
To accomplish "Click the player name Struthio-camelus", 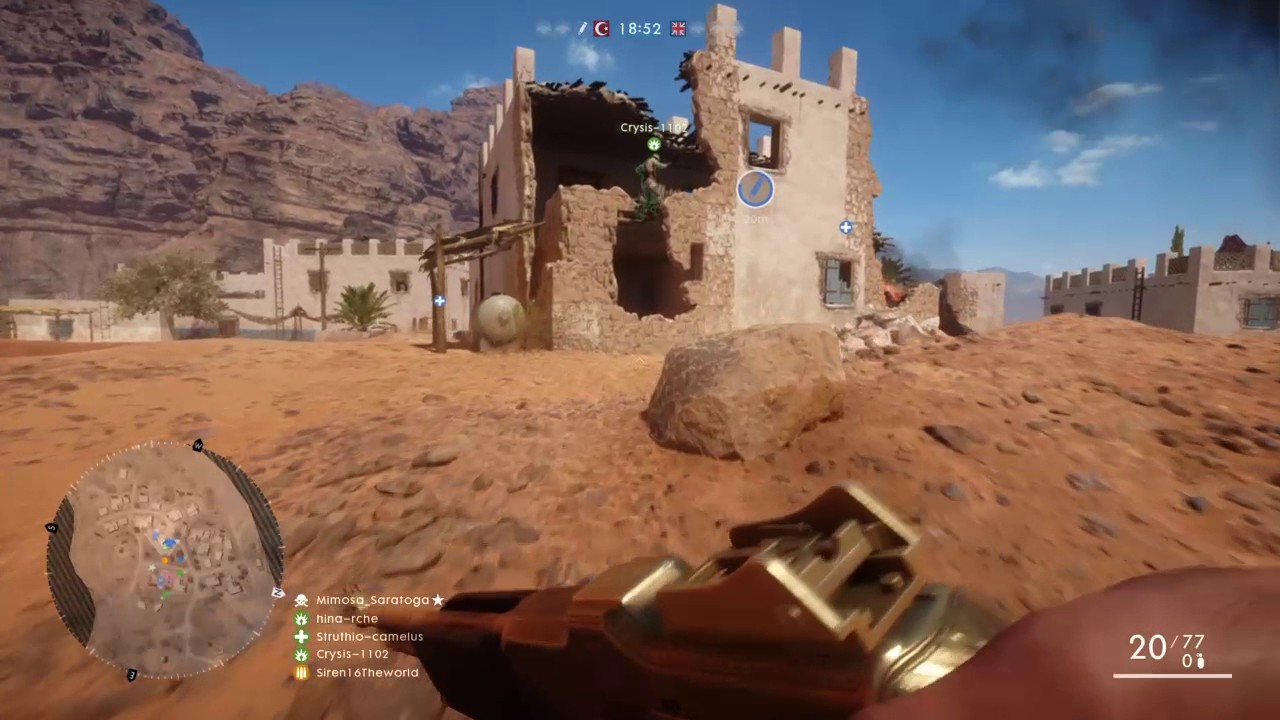I will pyautogui.click(x=369, y=636).
